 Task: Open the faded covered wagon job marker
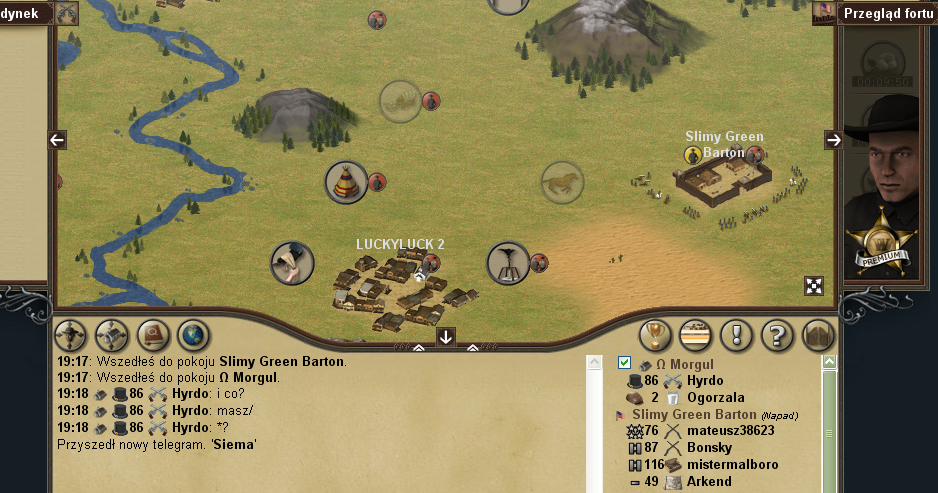(x=400, y=100)
